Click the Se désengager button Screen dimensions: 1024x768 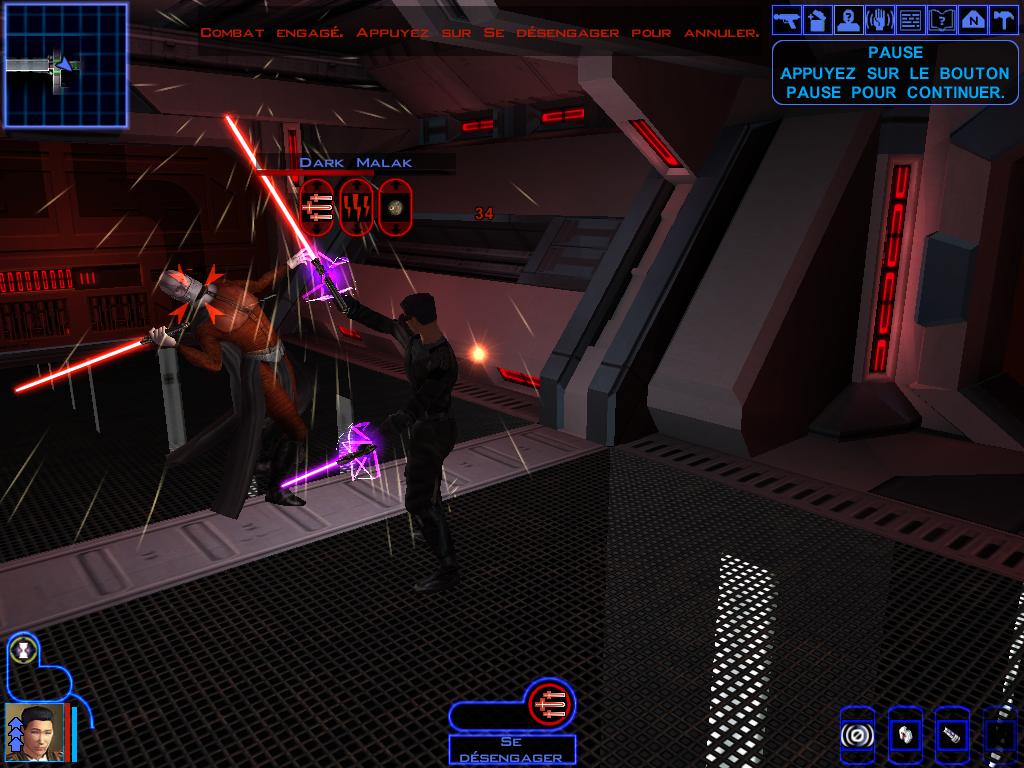point(511,750)
